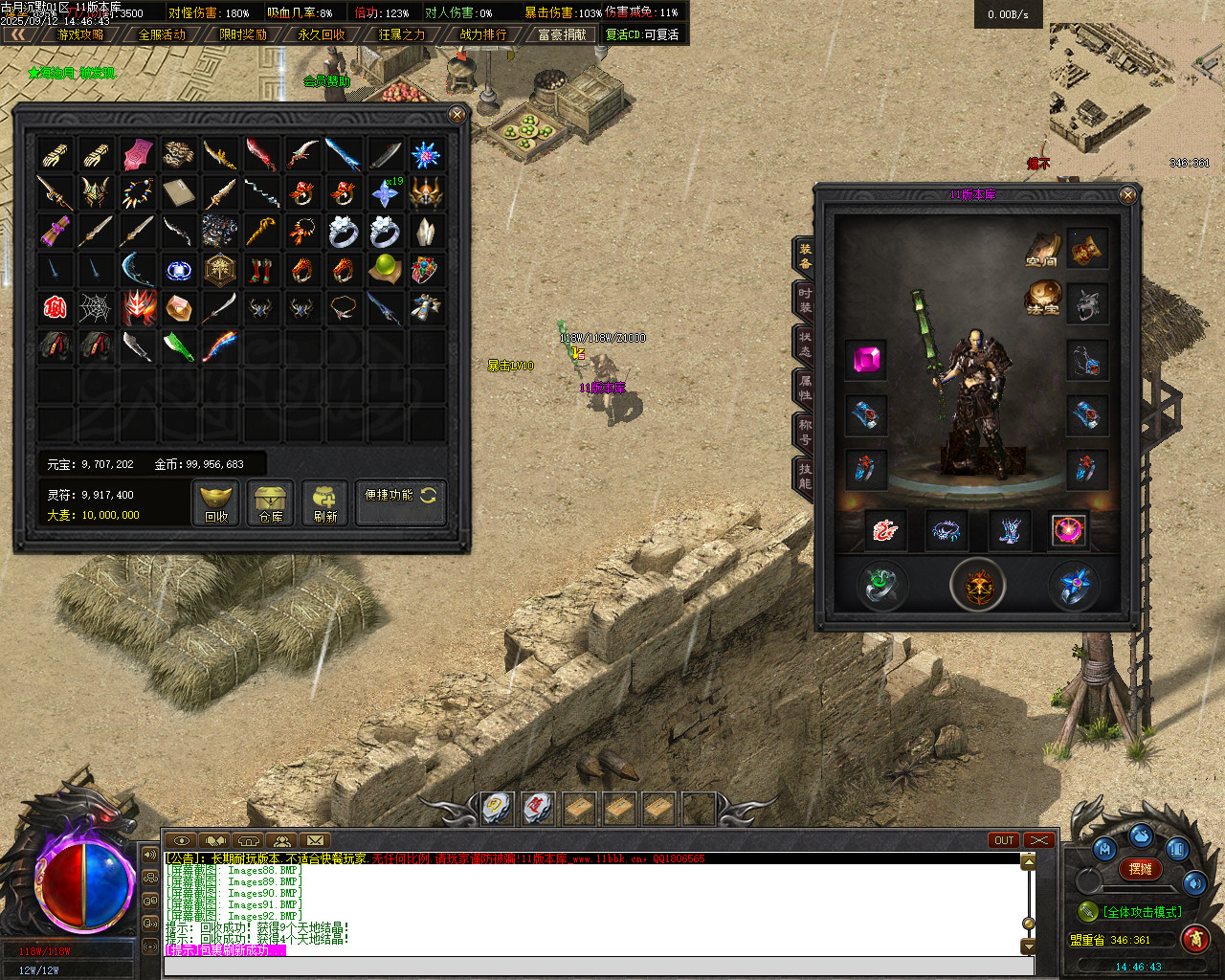Select the pink scroll item in the bag
The height and width of the screenshot is (980, 1225).
138,154
